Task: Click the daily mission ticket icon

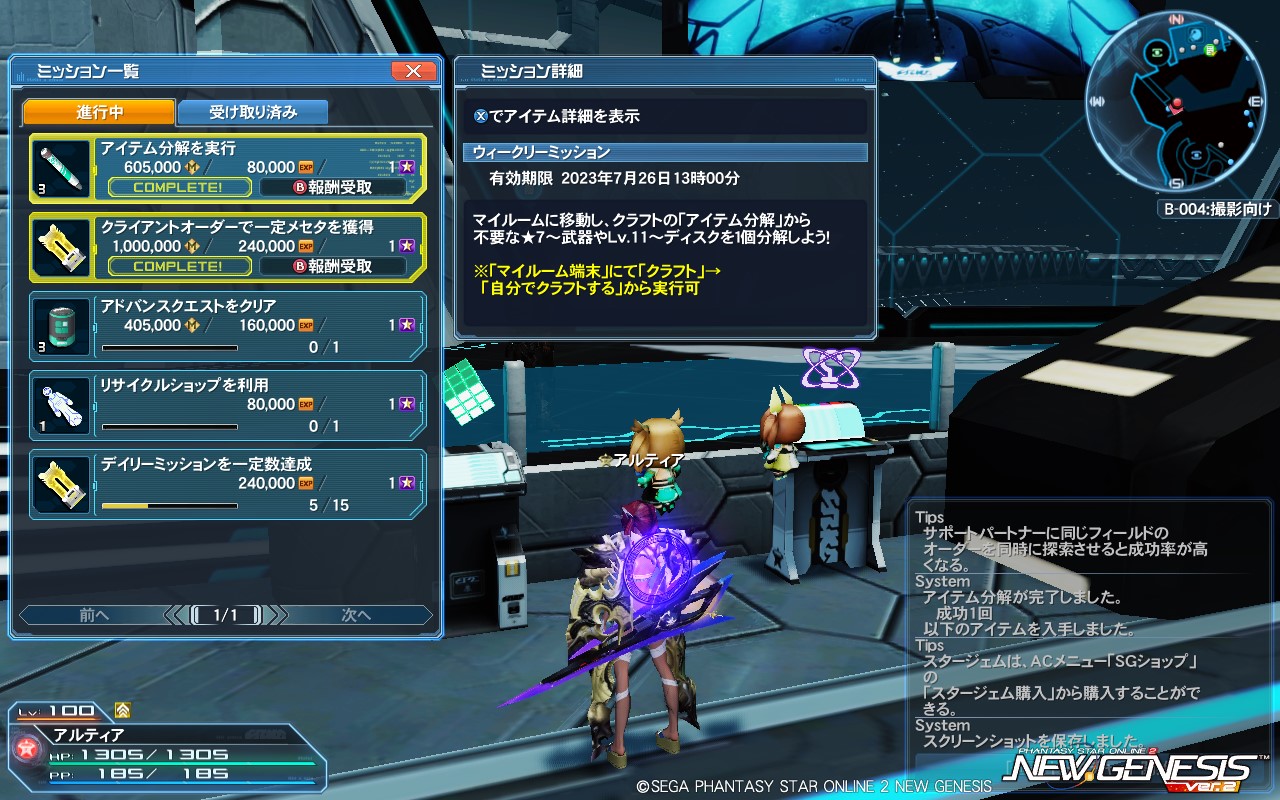Action: pos(60,485)
